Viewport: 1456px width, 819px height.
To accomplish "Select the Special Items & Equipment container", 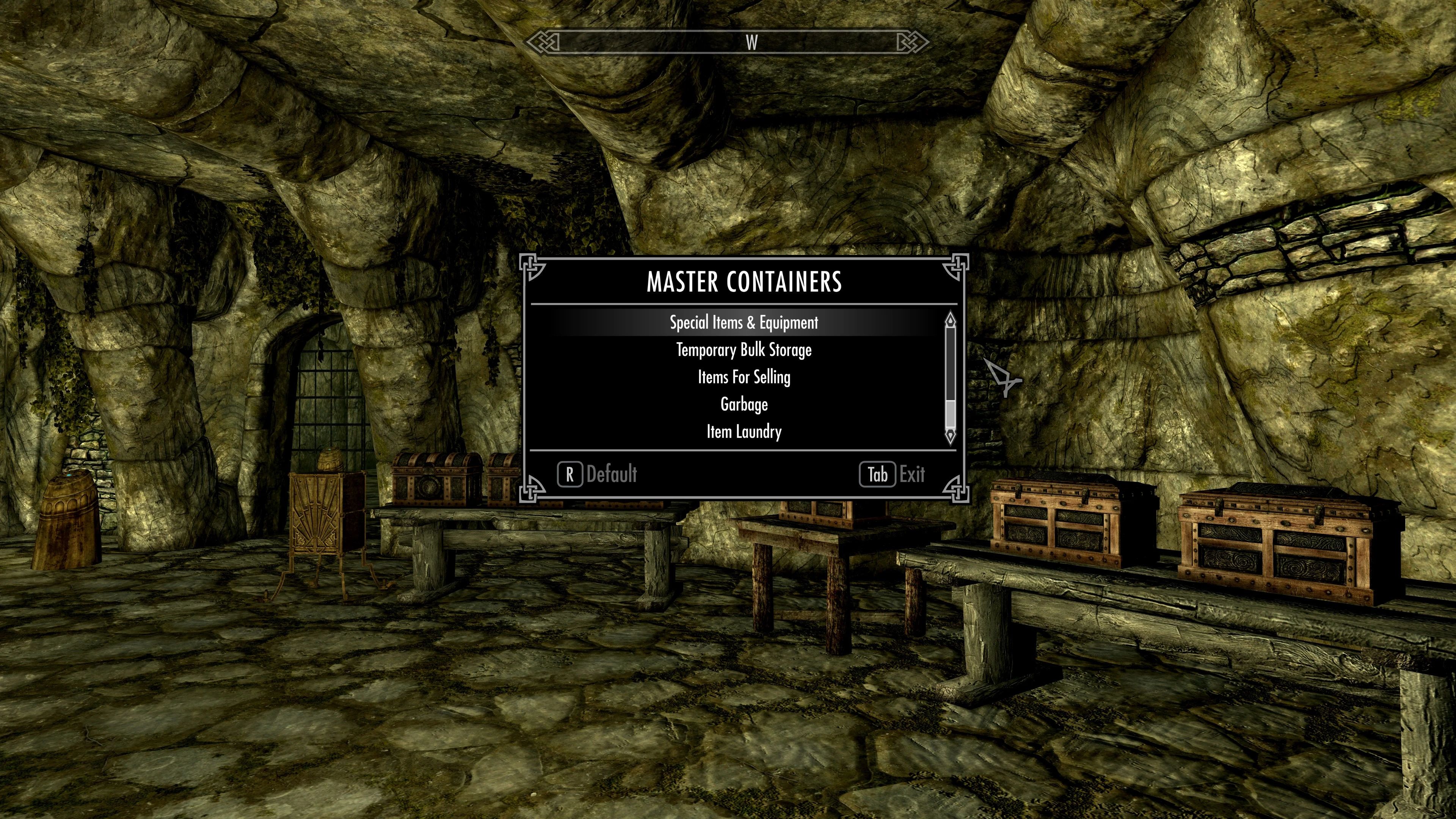I will (743, 323).
